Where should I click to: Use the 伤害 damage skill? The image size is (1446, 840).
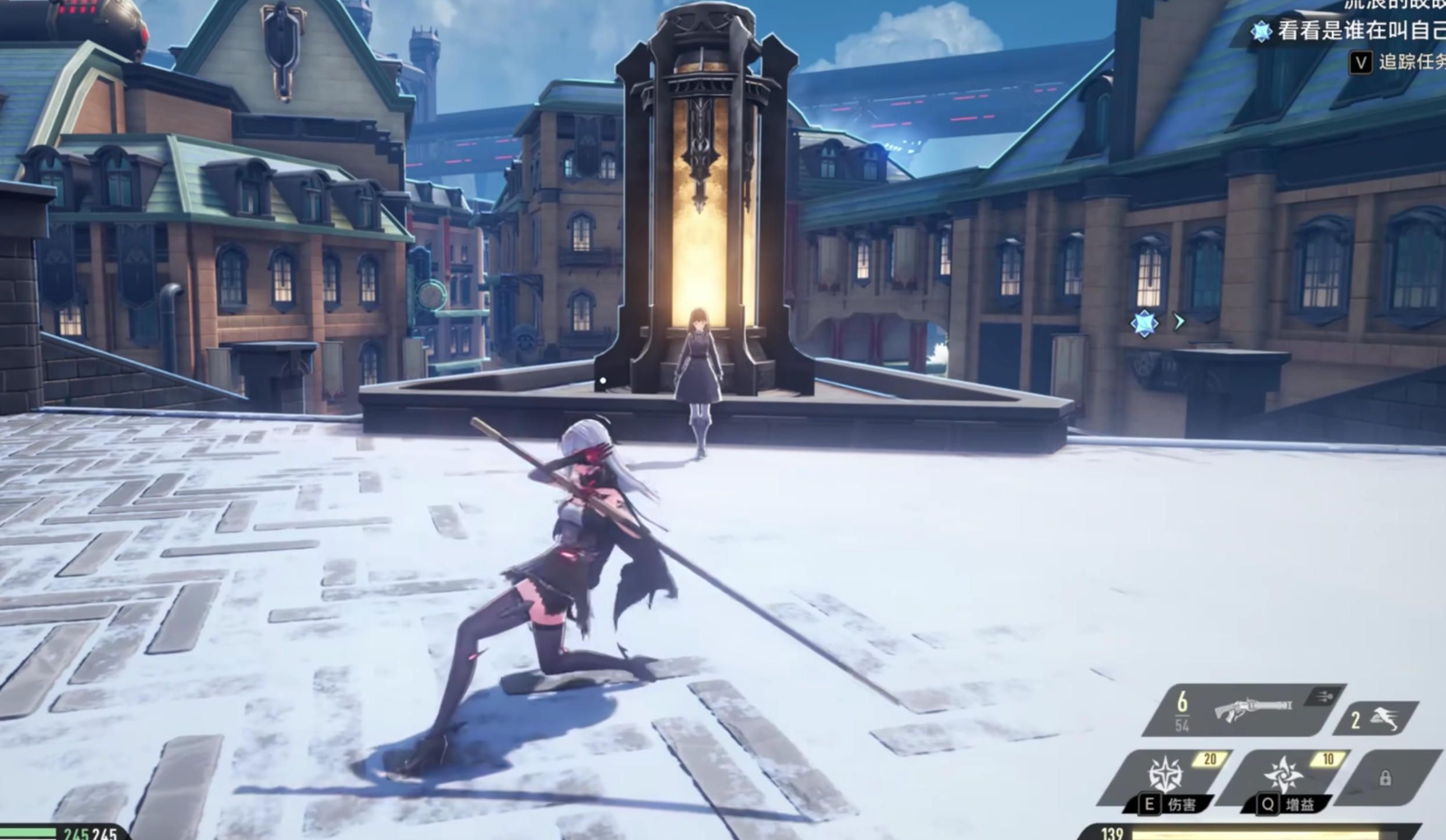pyautogui.click(x=1165, y=776)
